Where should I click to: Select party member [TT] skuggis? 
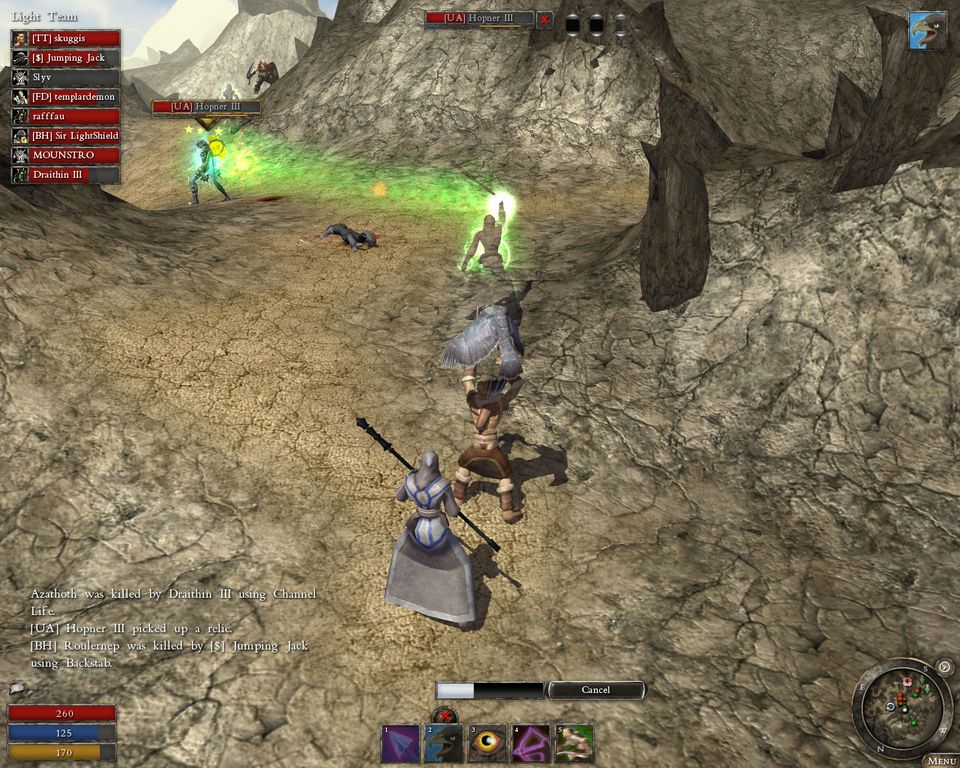click(x=66, y=38)
